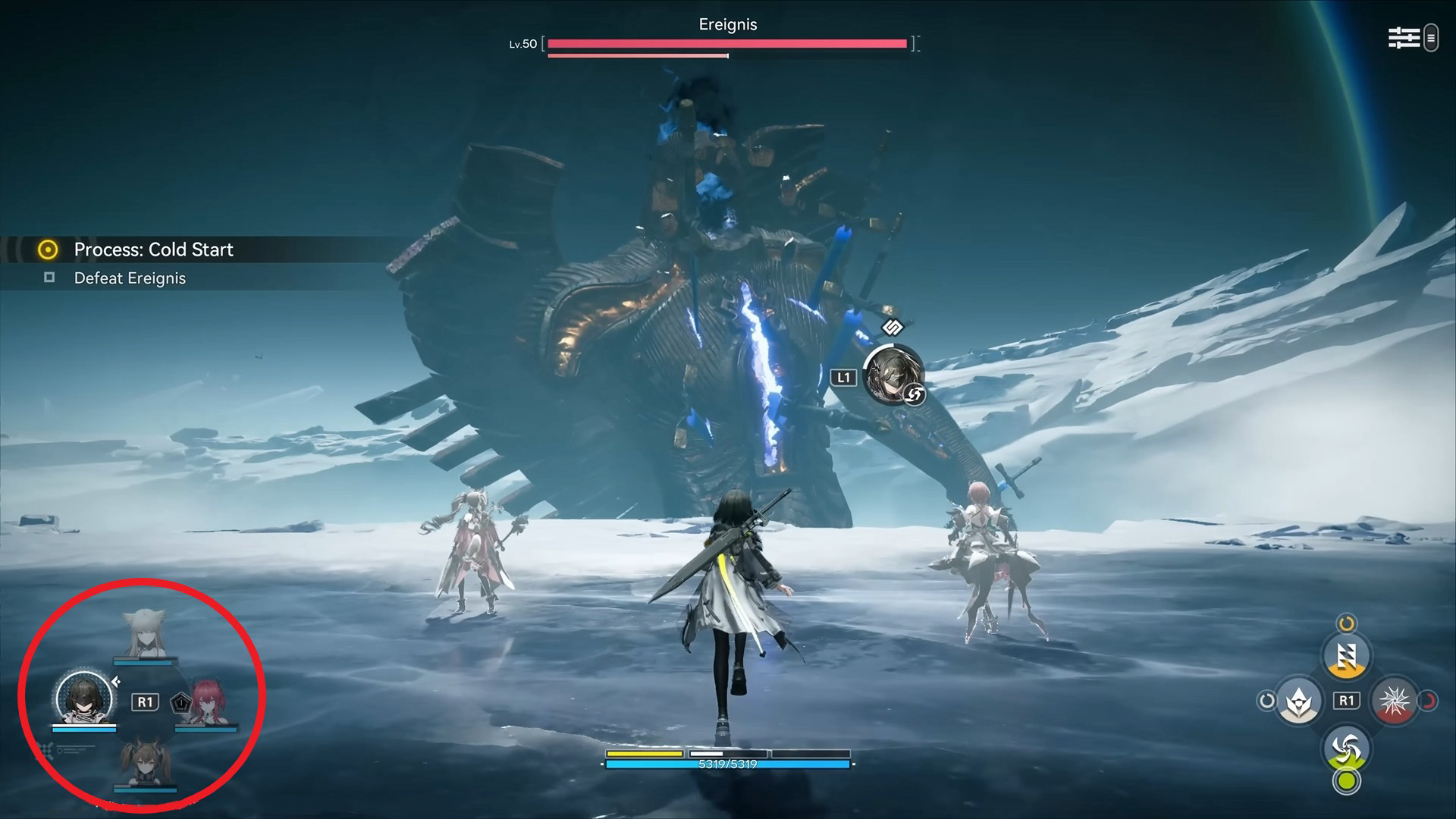Activate the white helmet ultimate skill icon
This screenshot has height=819, width=1456.
coord(1298,702)
